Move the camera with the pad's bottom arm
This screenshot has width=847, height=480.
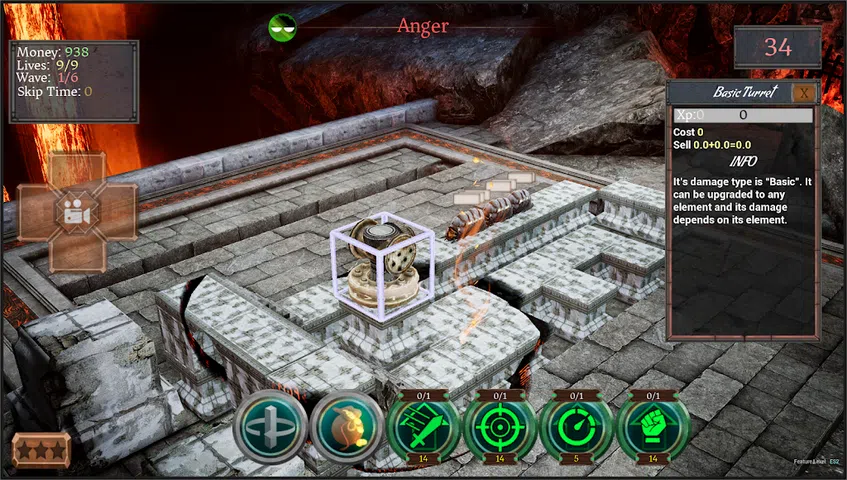pos(76,254)
